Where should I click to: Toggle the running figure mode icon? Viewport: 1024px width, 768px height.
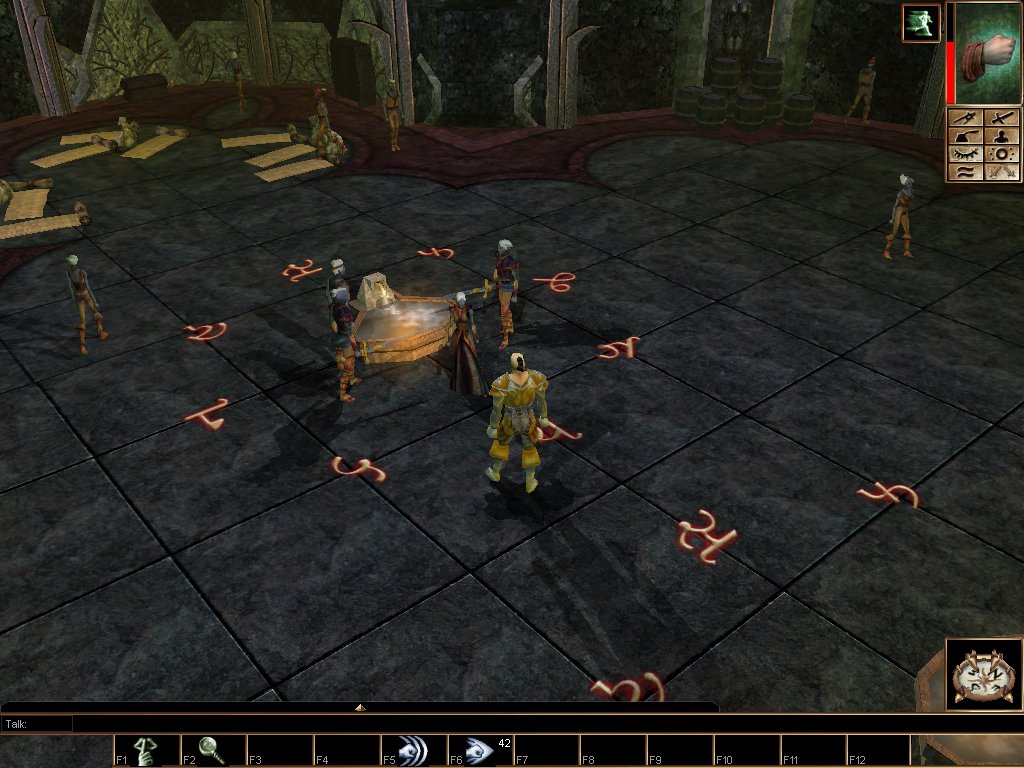coord(921,23)
